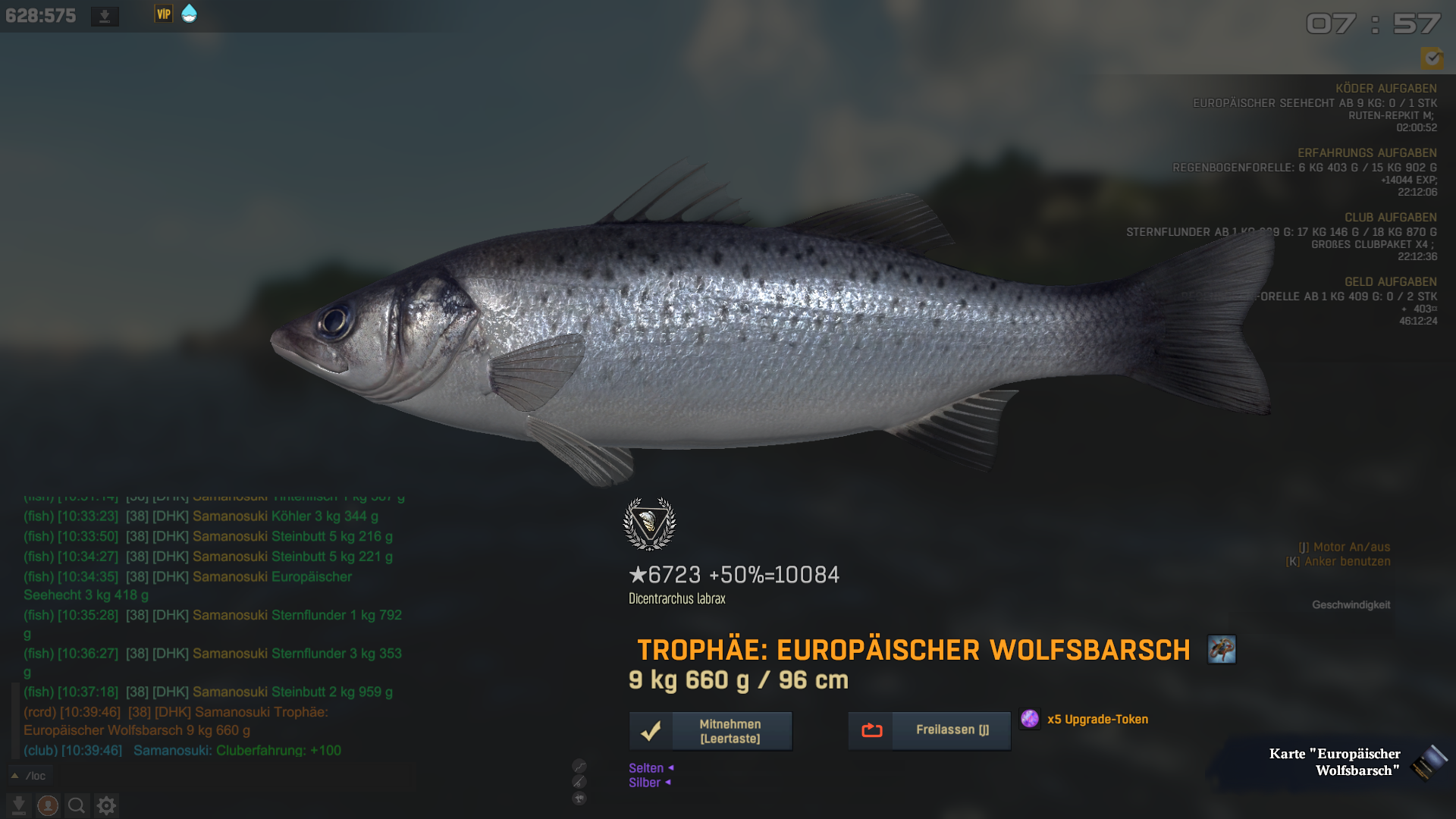The width and height of the screenshot is (1456, 819).
Task: Open the Club Aufgaben task entry
Action: click(x=1390, y=218)
